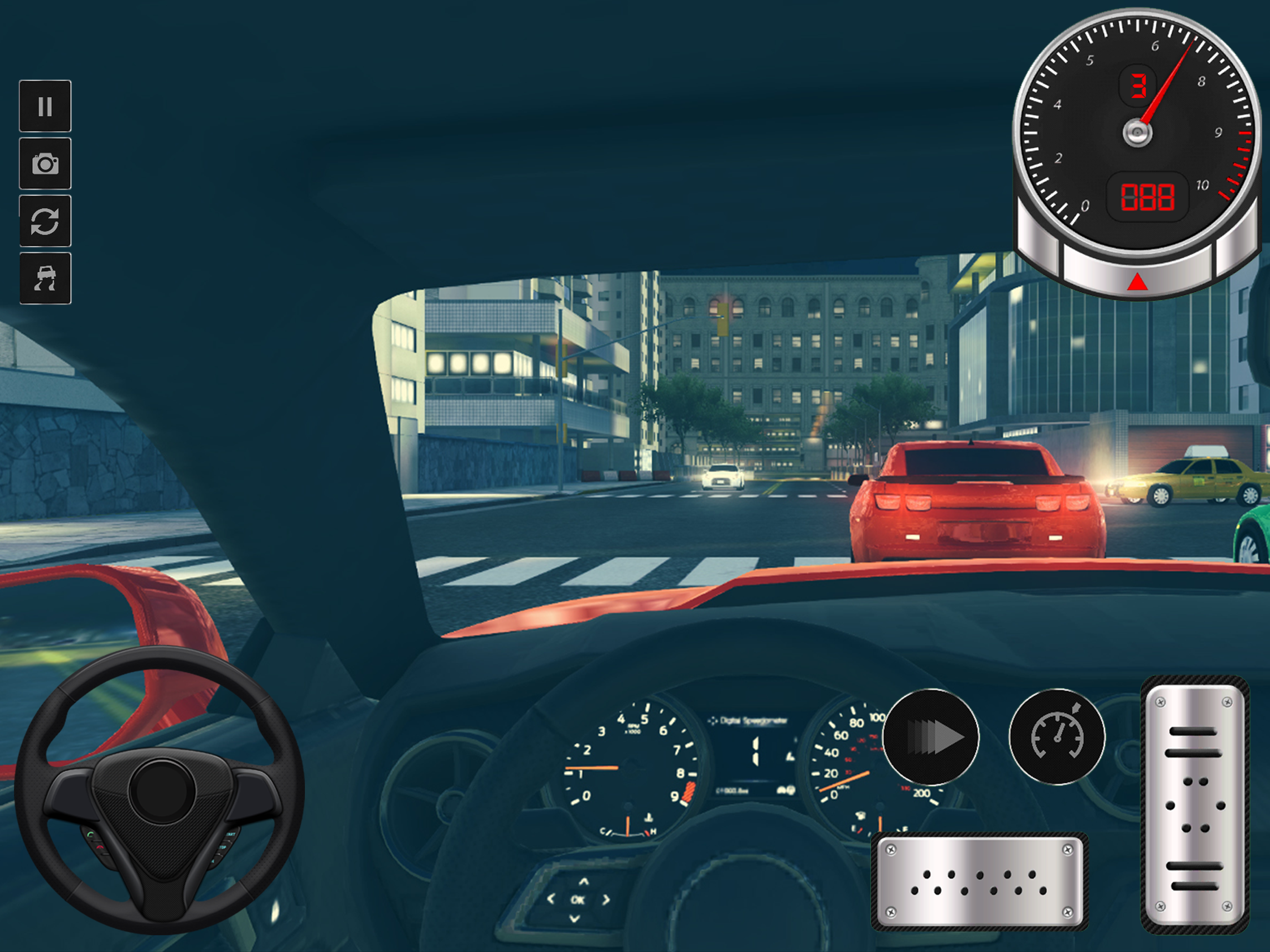Pause the game
This screenshot has height=952, width=1270.
click(x=45, y=106)
